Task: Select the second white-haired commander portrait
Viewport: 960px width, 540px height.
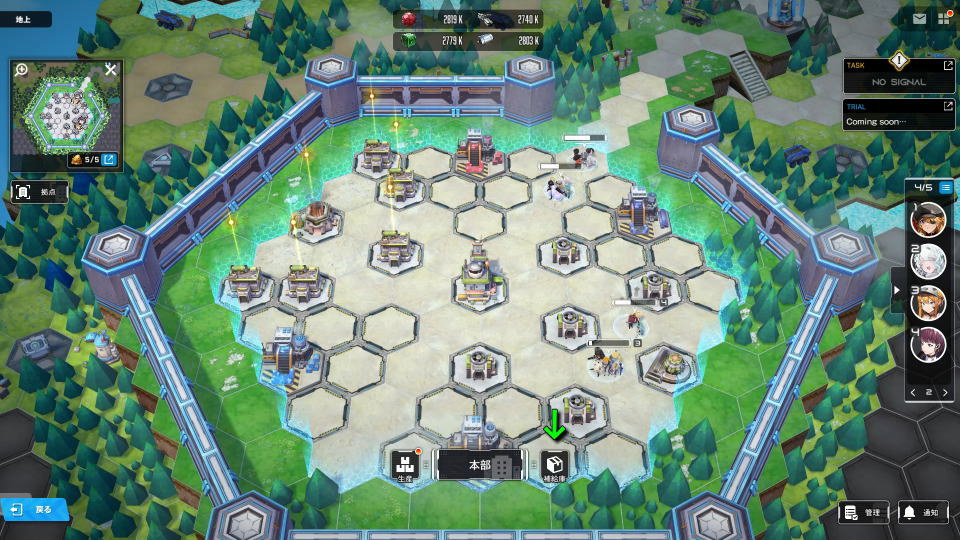Action: pyautogui.click(x=928, y=261)
